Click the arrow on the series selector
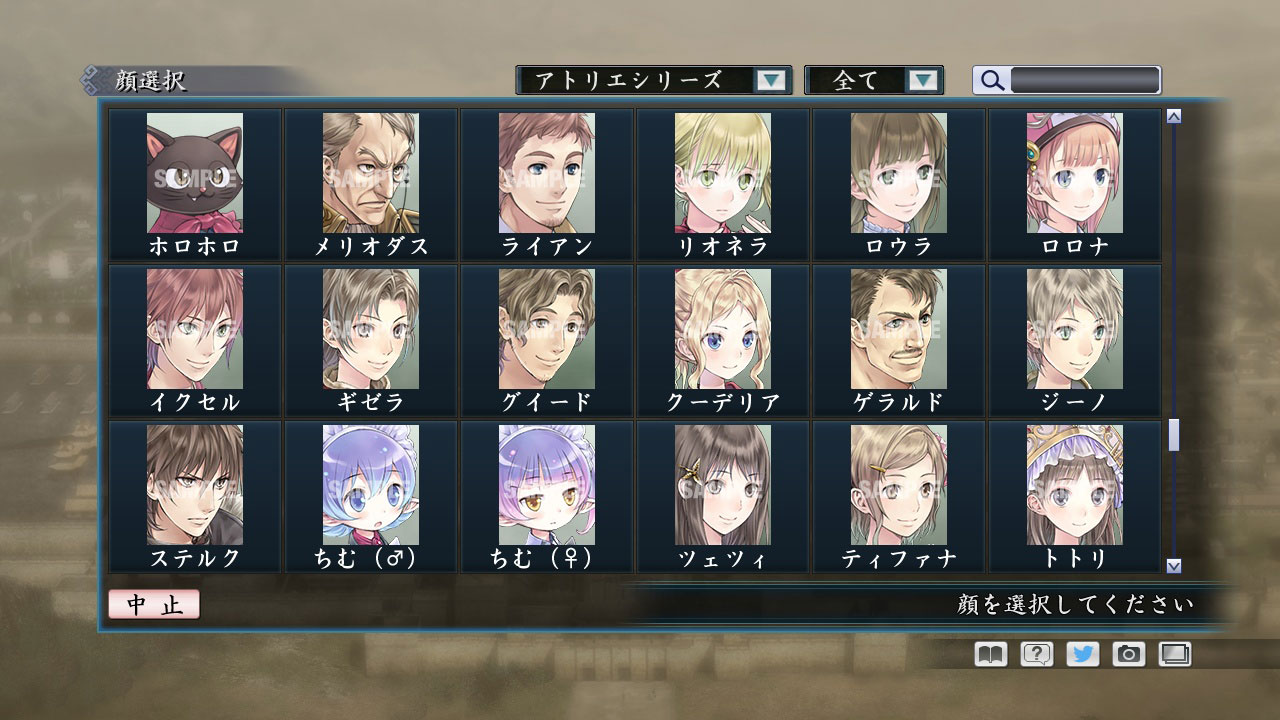 (x=770, y=80)
